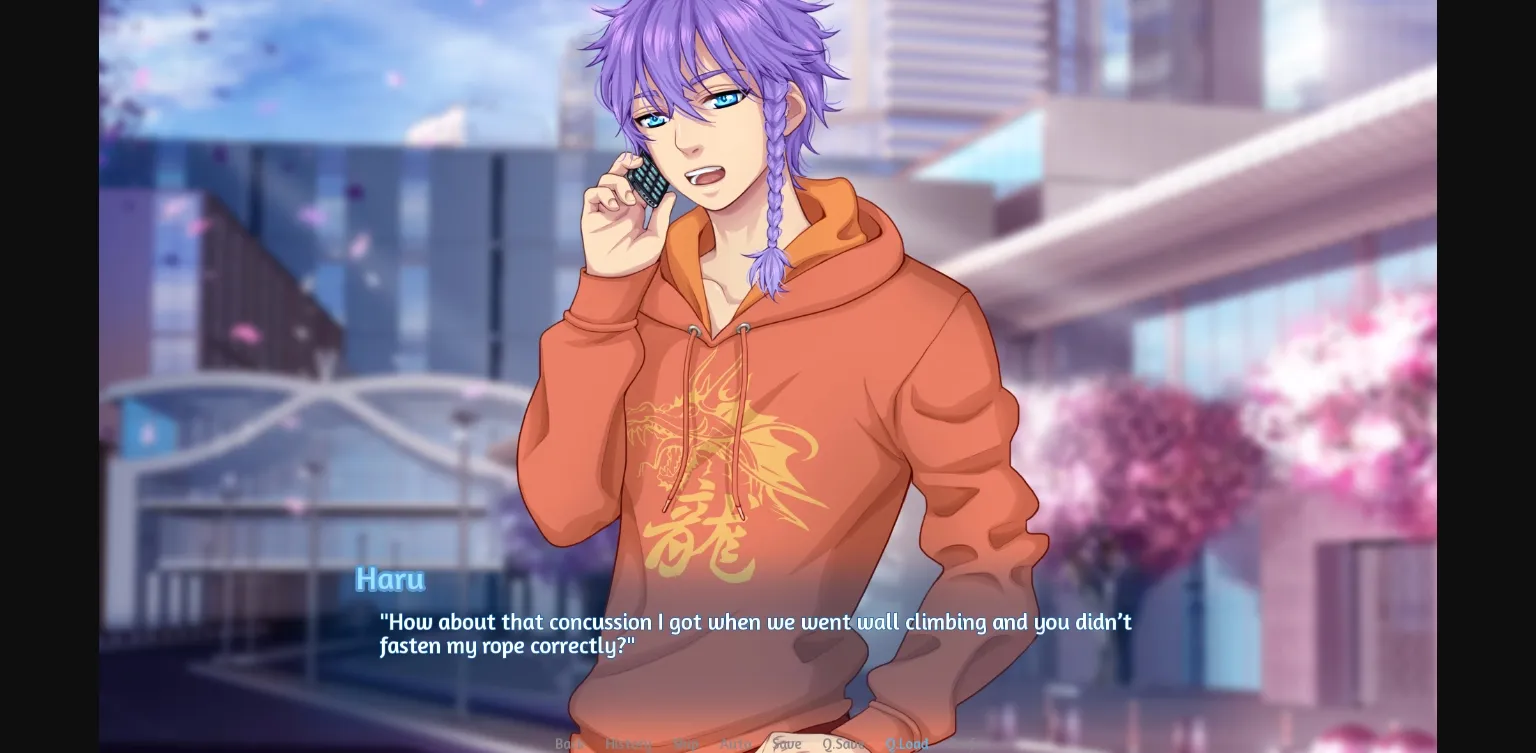Enable Auto-forward mode

737,745
